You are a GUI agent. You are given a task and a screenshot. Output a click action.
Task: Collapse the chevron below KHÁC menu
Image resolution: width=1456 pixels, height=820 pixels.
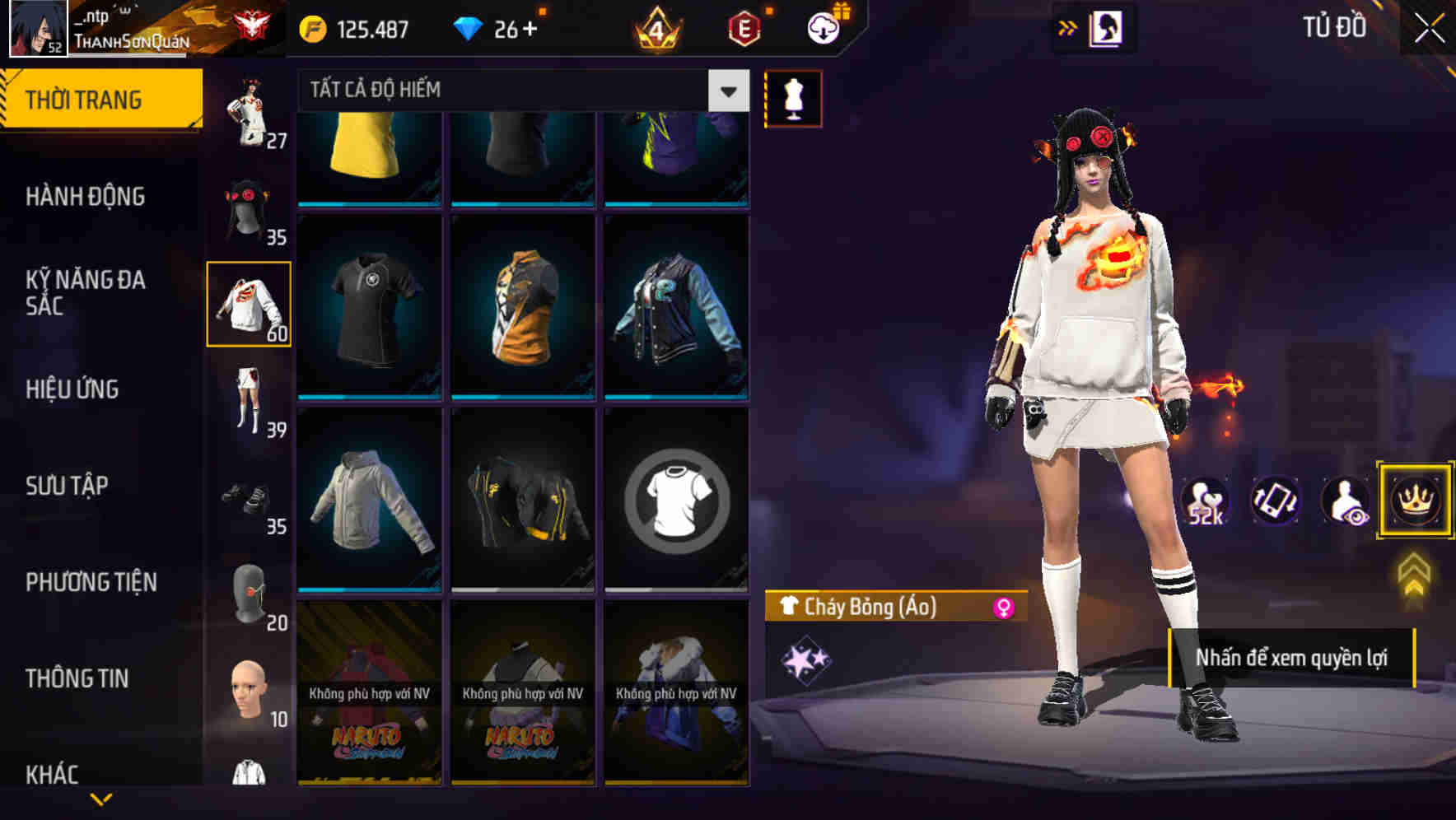[100, 800]
